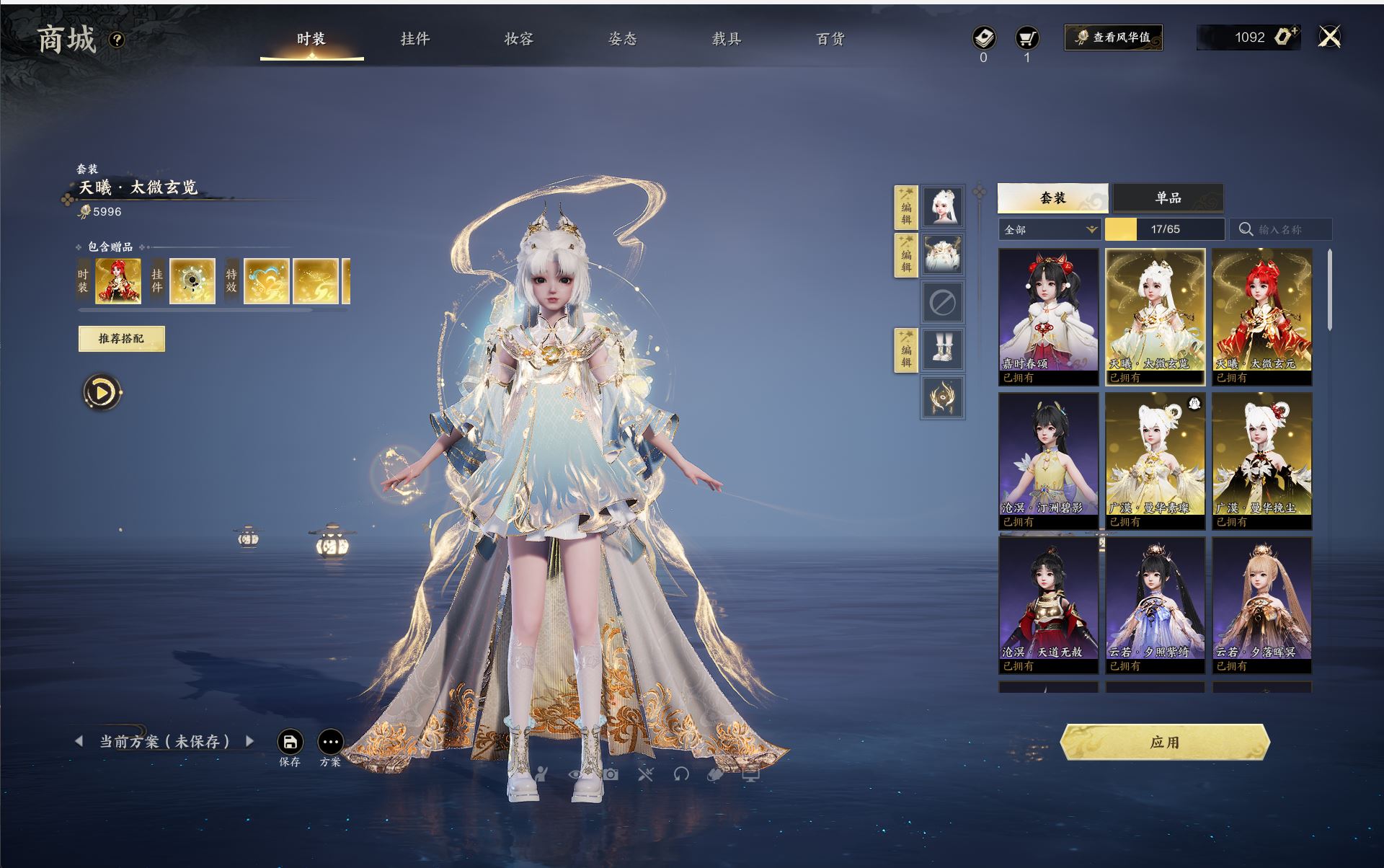The width and height of the screenshot is (1384, 868).
Task: Pick the 云若·夕落晖冥 outfit thumbnail
Action: pos(1261,604)
